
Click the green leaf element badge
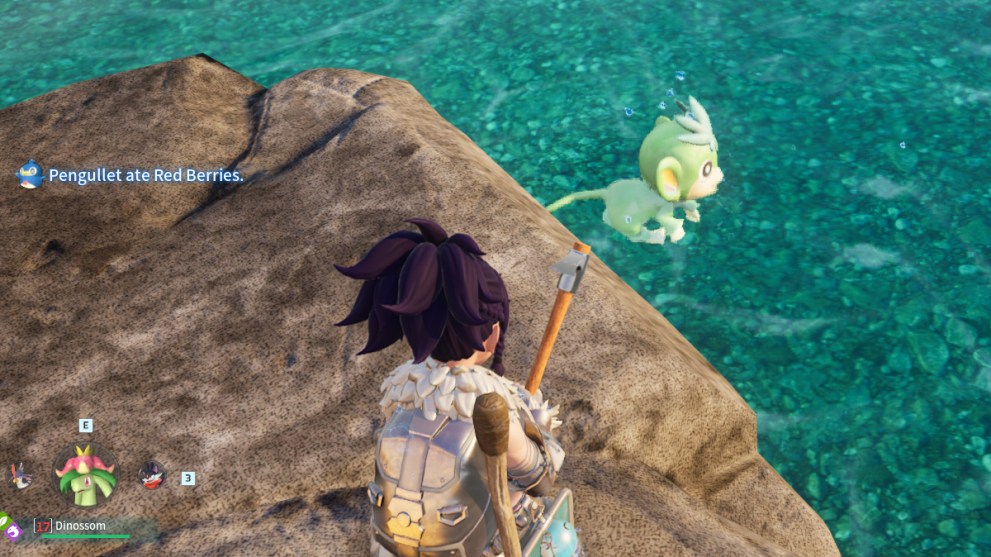tap(3, 520)
